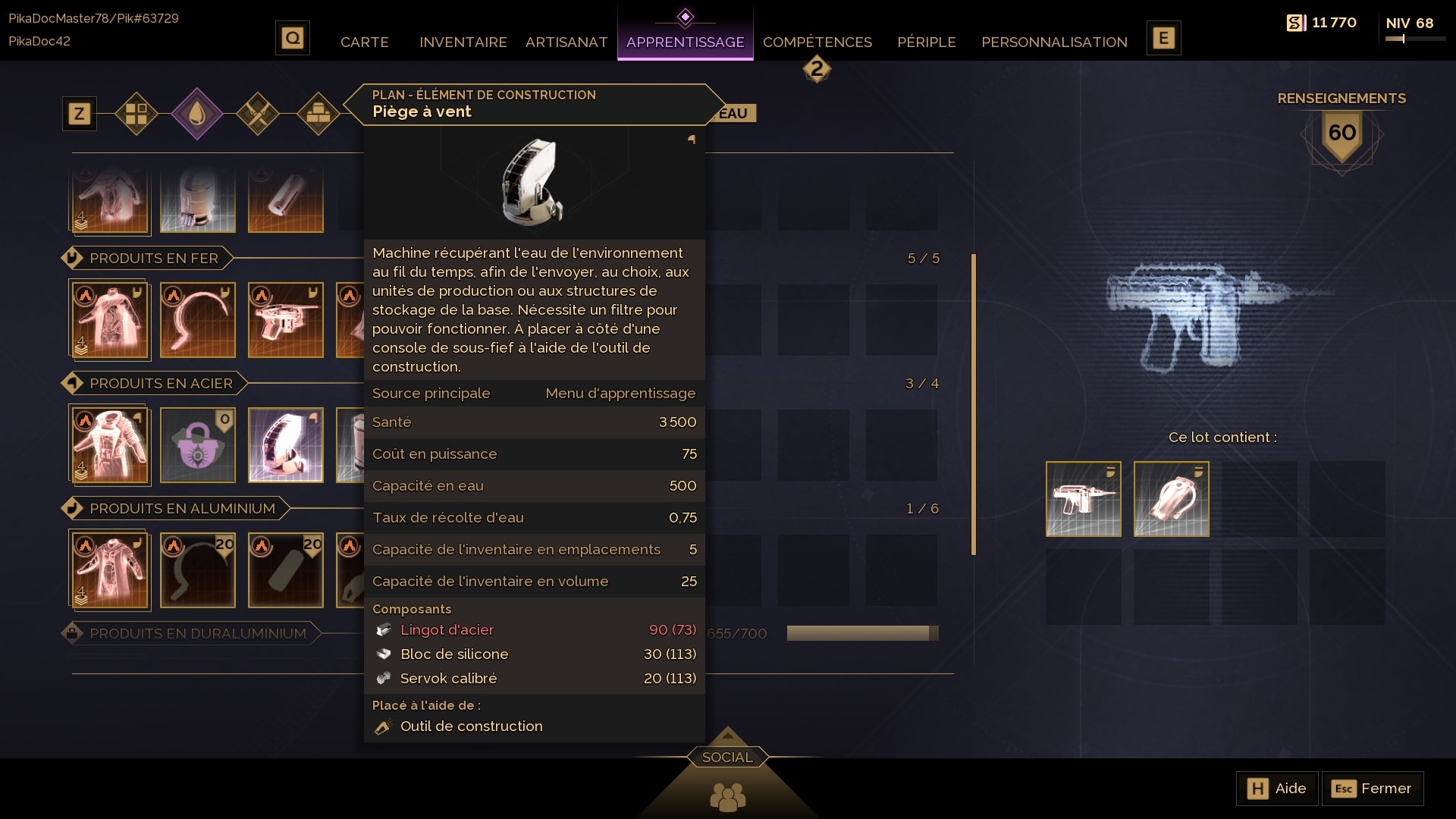Go to the ARTISANAT tab
This screenshot has height=819, width=1456.
click(x=566, y=42)
